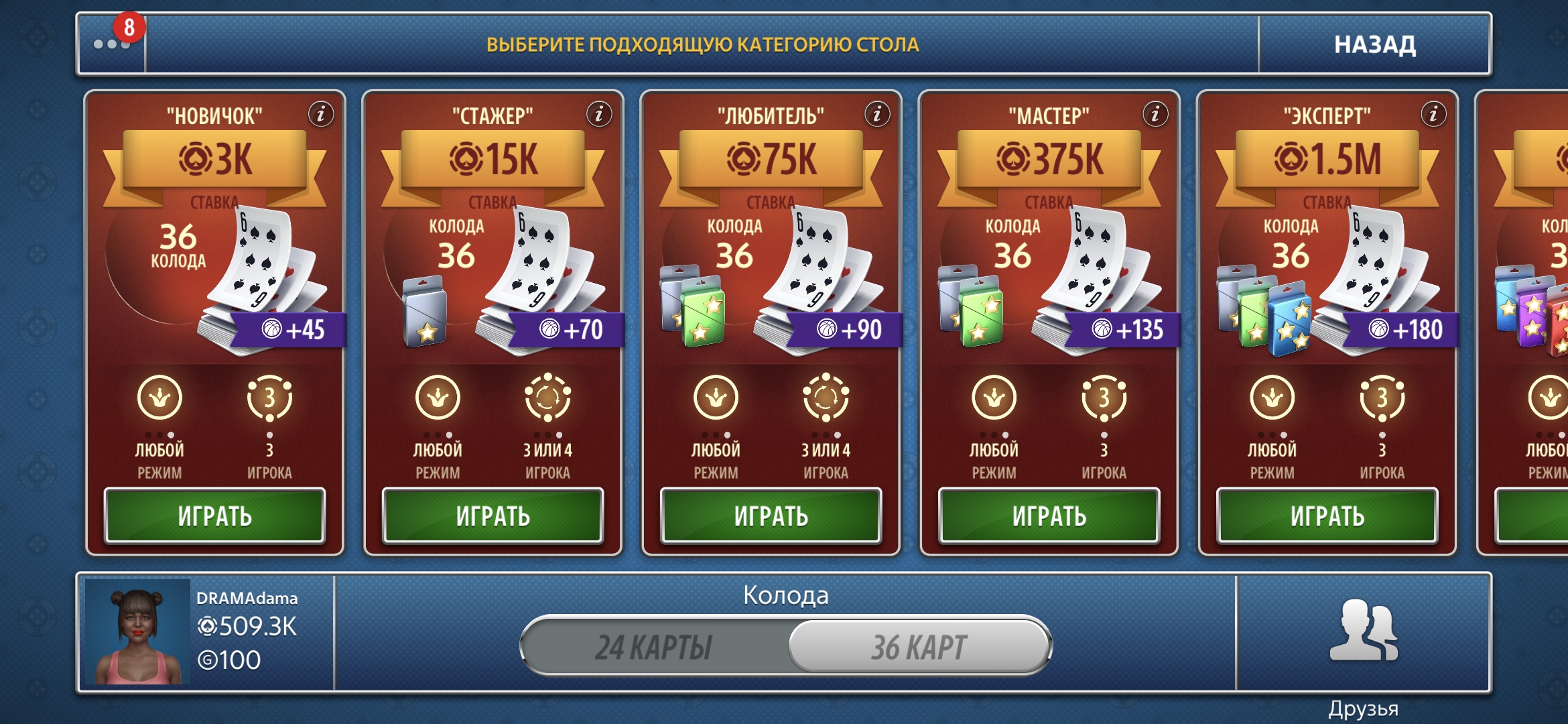Click the +45 reward badge on НОВИЧОК card
The image size is (1568, 724).
pos(291,330)
